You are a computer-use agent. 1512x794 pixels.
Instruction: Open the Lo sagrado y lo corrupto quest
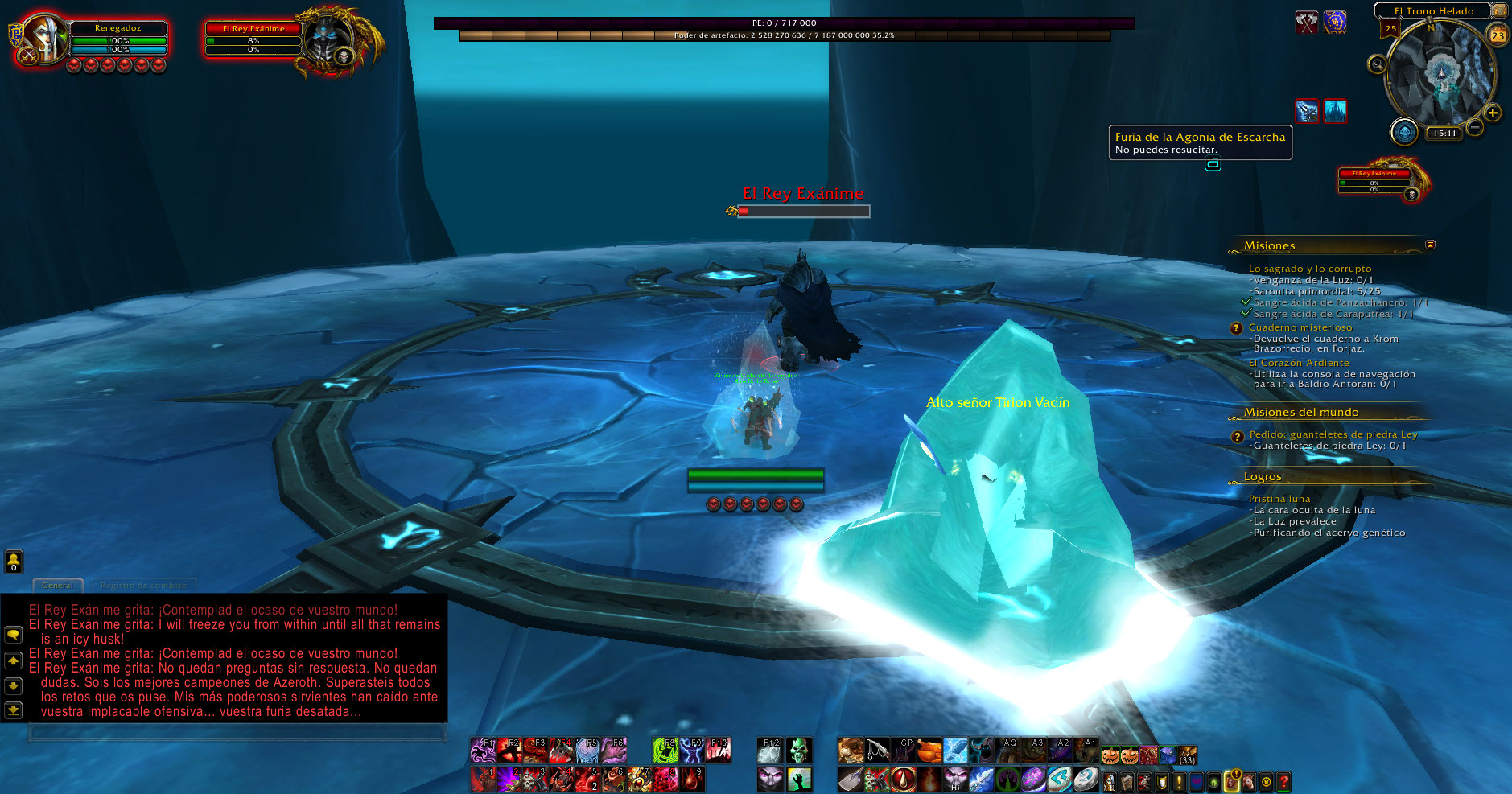pyautogui.click(x=1309, y=269)
